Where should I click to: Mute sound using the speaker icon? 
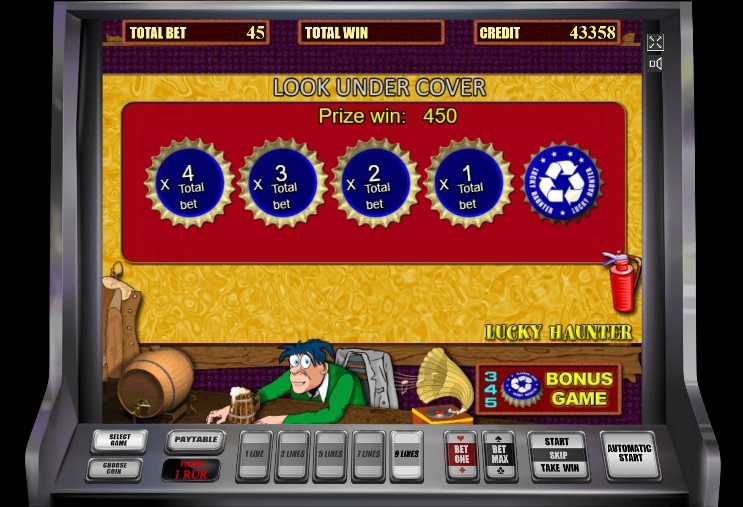[x=655, y=64]
